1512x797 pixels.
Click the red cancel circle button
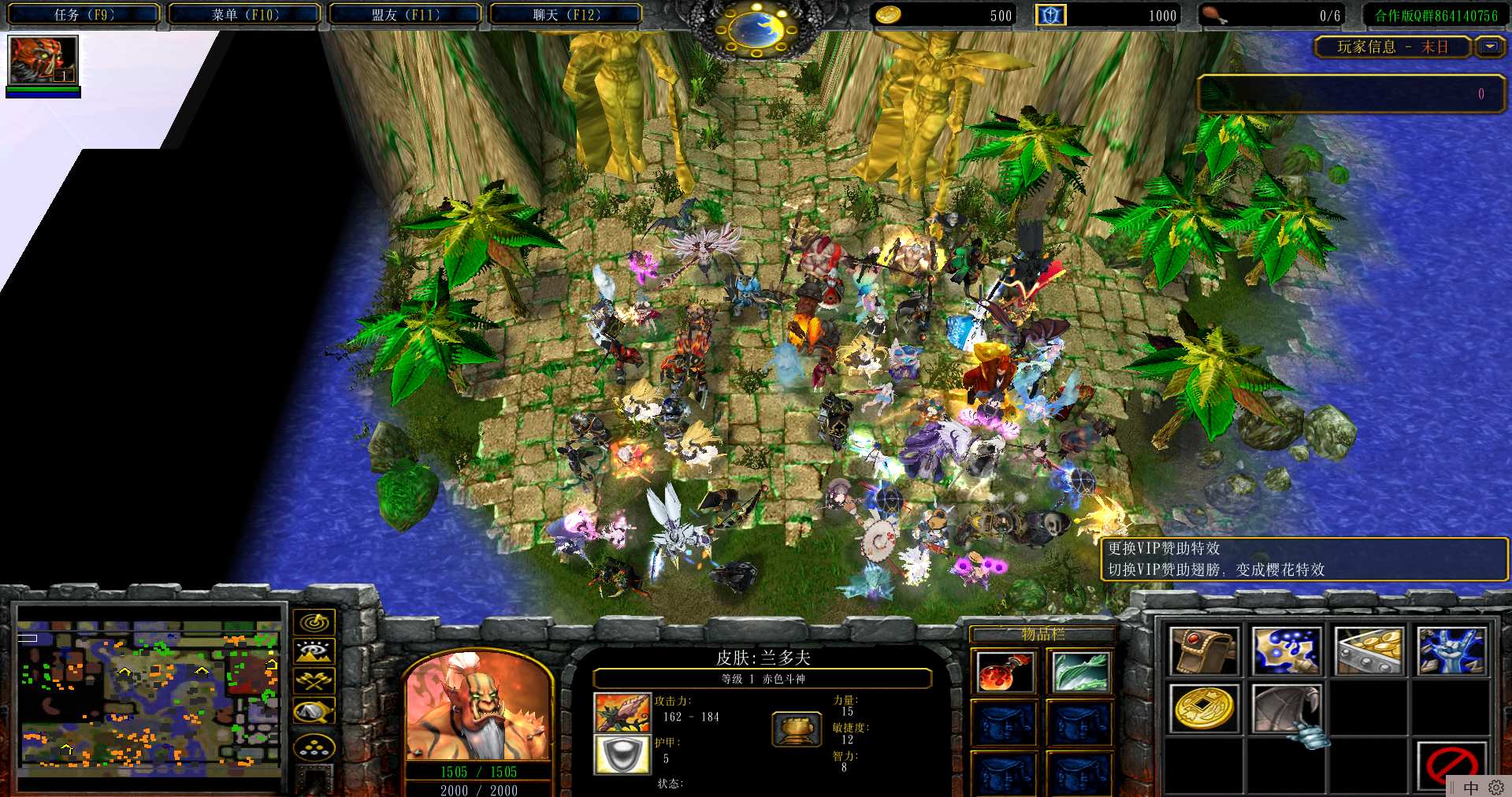tap(1451, 764)
